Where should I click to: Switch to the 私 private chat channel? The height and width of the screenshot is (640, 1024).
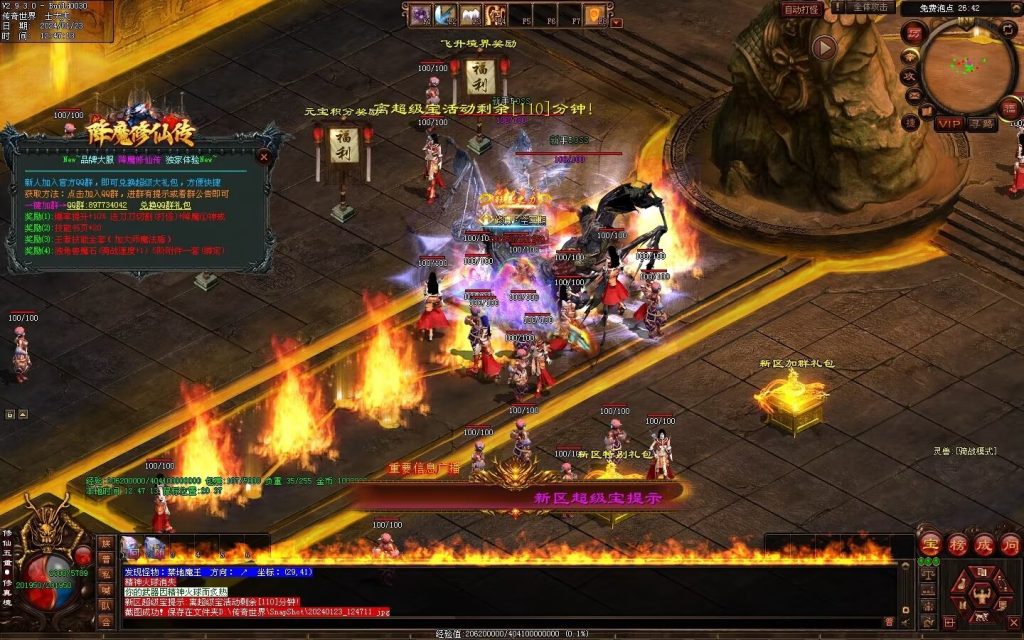coord(106,573)
